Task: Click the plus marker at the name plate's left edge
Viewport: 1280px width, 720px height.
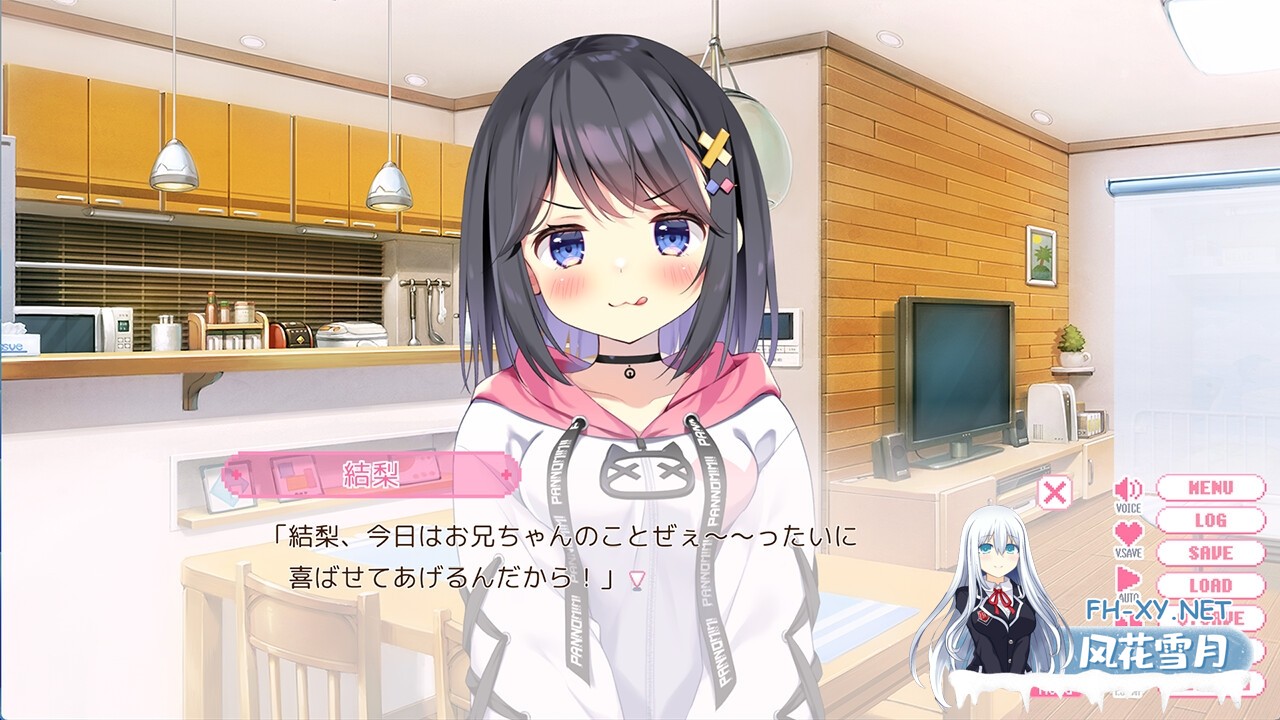Action: point(236,474)
